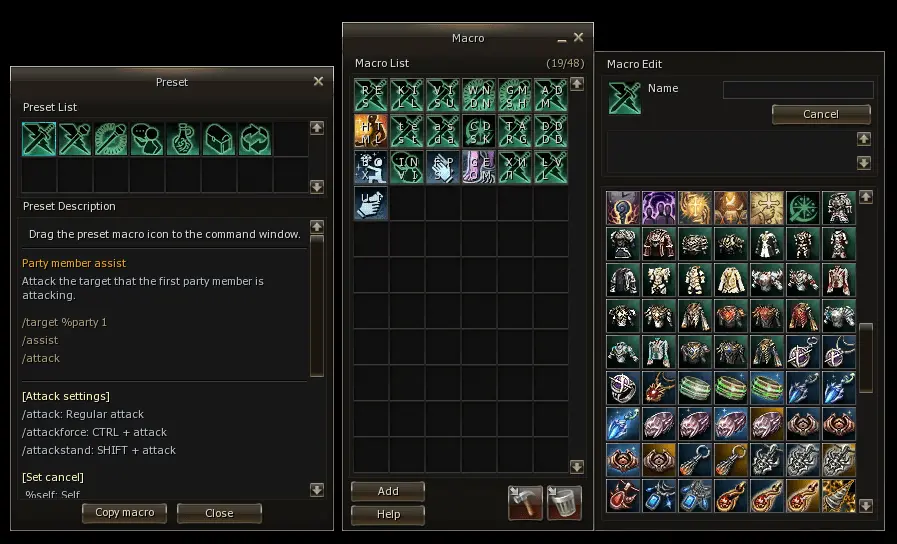Cancel macro editing
Screen dimensions: 897x544
(821, 114)
